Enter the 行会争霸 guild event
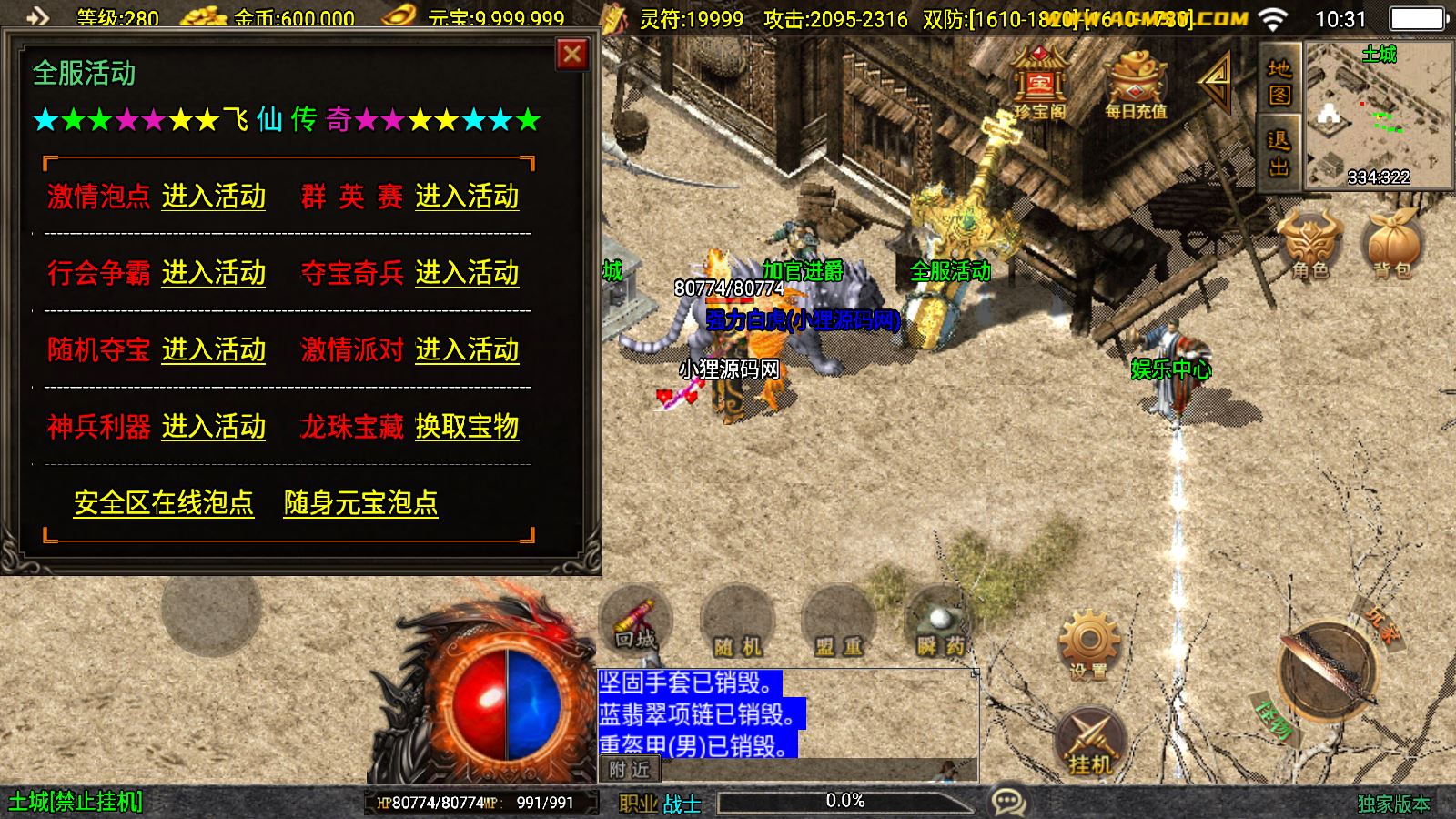Image resolution: width=1456 pixels, height=819 pixels. click(x=214, y=273)
